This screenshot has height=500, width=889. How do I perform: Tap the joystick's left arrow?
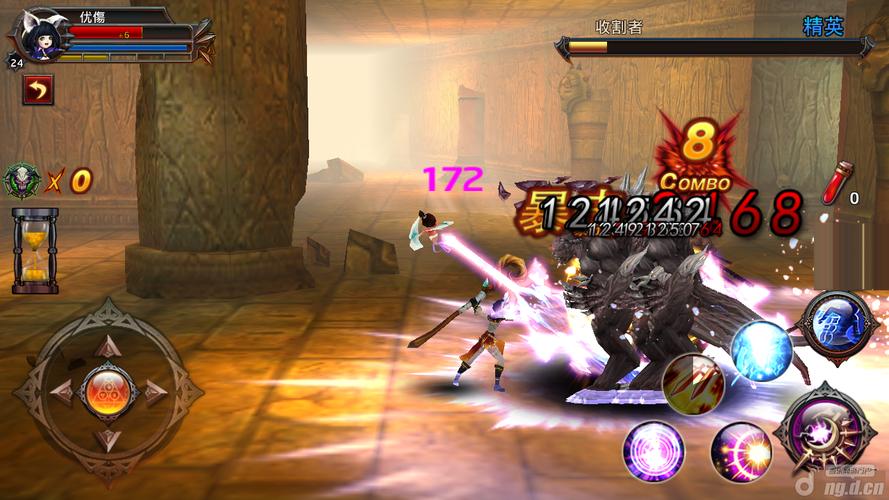coord(62,391)
